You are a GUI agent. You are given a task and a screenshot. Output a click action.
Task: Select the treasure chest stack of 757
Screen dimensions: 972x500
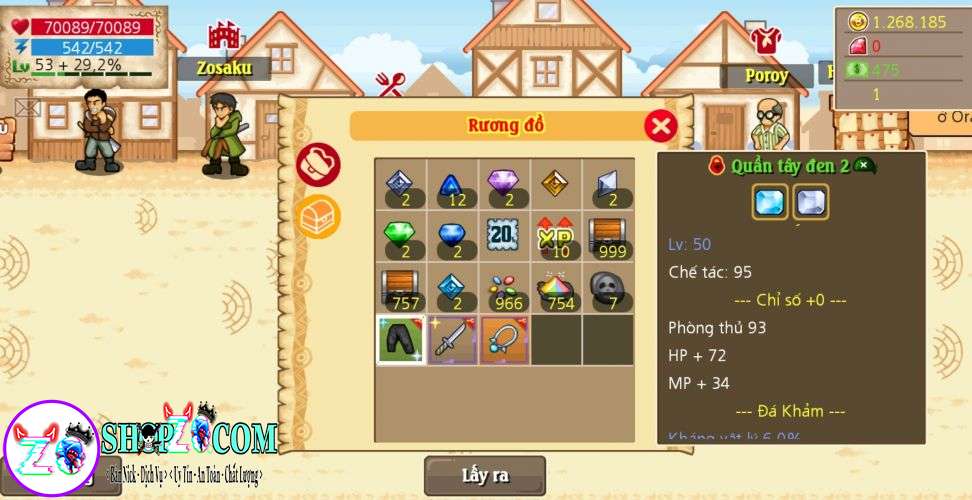coord(400,288)
